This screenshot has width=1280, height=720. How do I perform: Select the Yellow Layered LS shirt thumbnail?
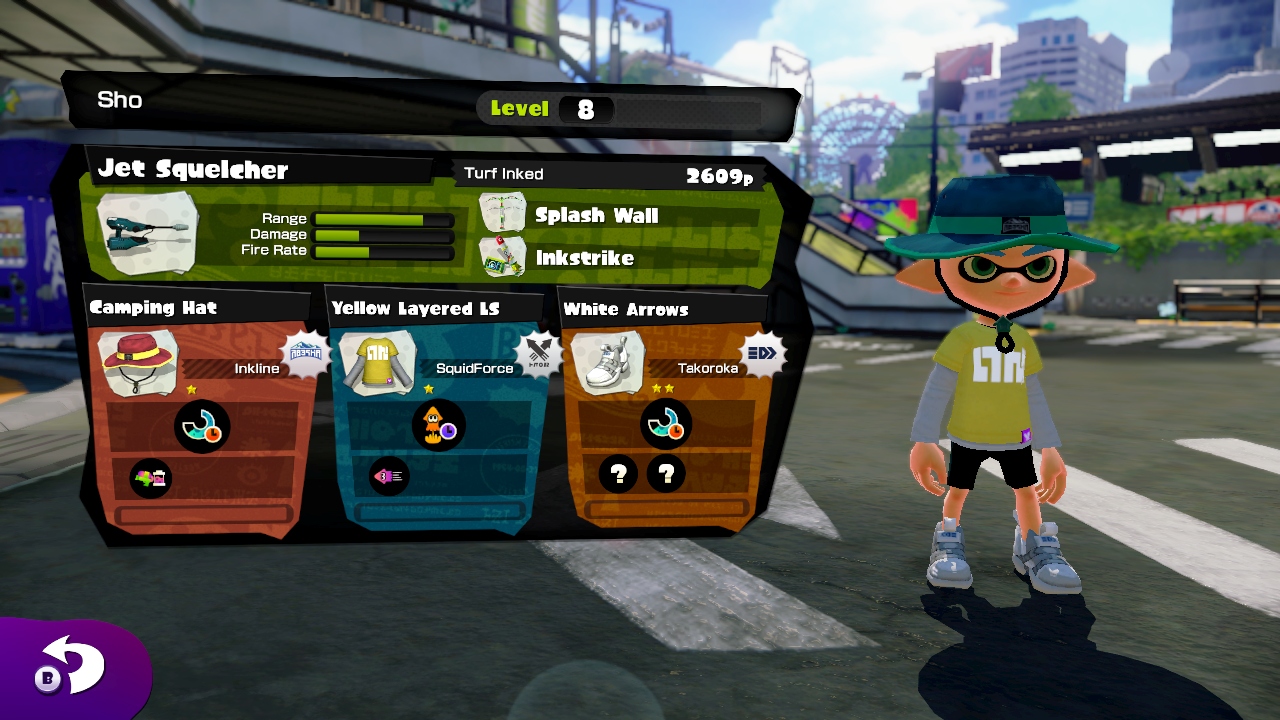[378, 362]
